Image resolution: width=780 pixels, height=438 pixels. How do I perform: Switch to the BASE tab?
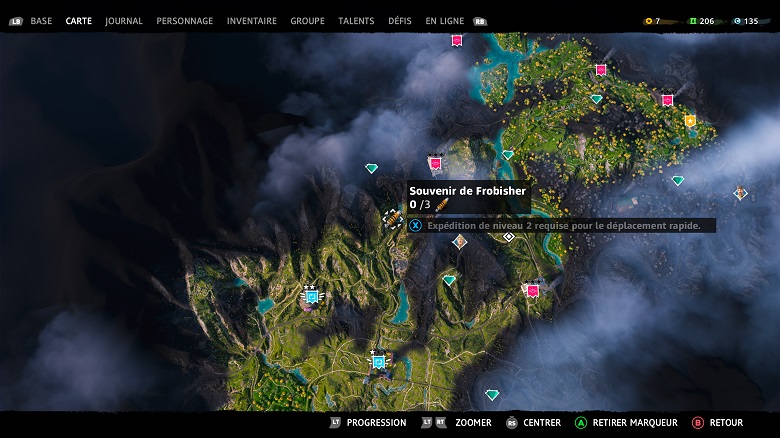(41, 21)
